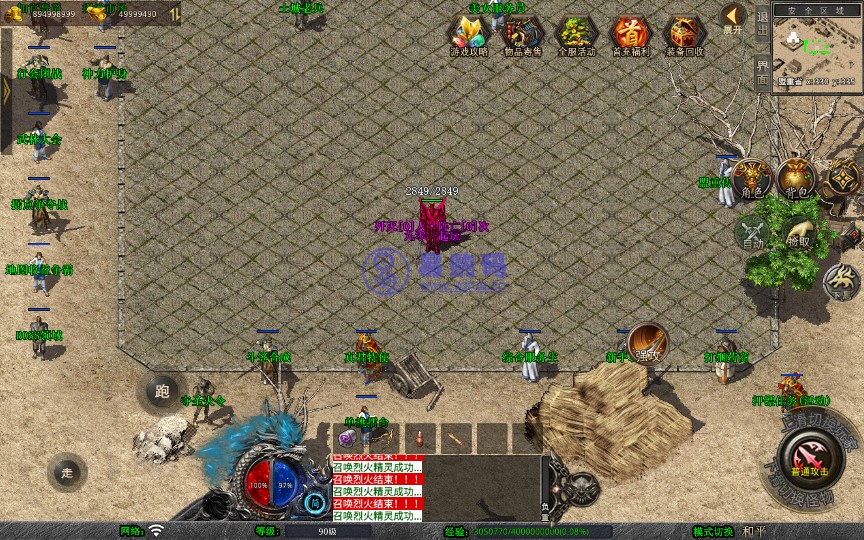This screenshot has width=864, height=540.
Task: Click the 界面 interface button
Action: [762, 70]
